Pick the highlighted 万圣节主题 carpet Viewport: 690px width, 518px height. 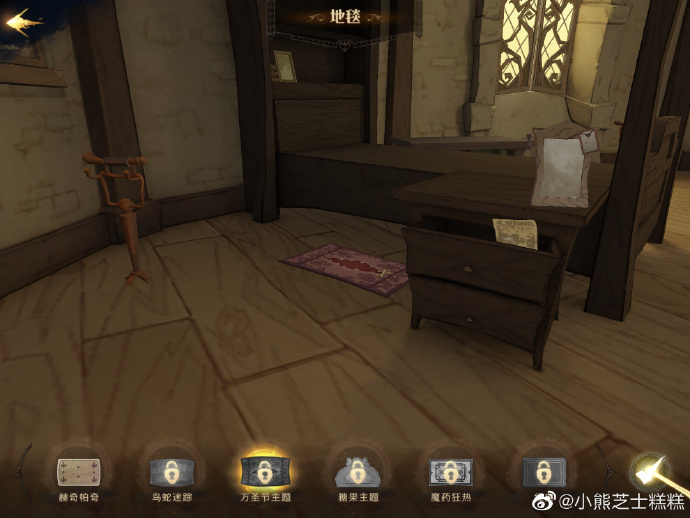pyautogui.click(x=264, y=470)
